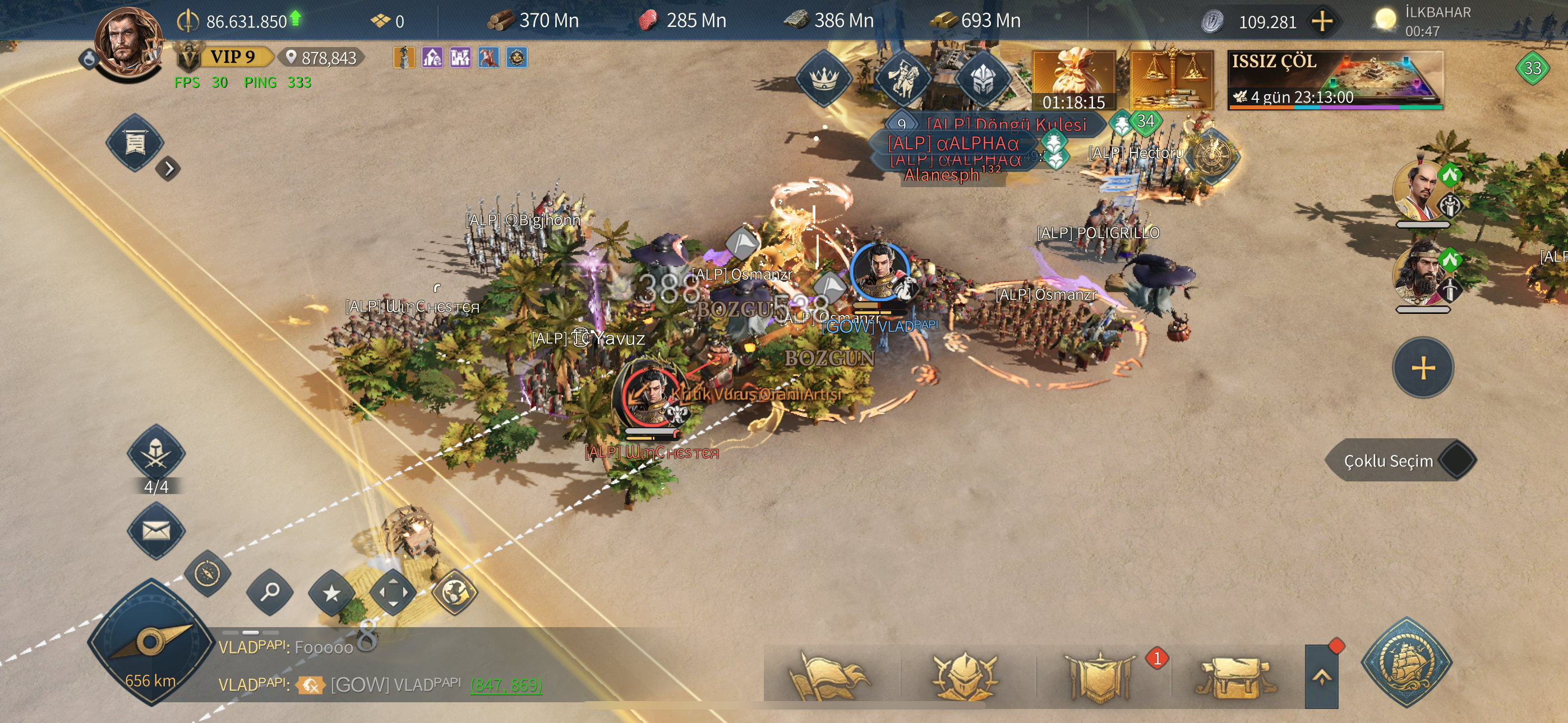Open the magnifying glass search

pyautogui.click(x=270, y=590)
